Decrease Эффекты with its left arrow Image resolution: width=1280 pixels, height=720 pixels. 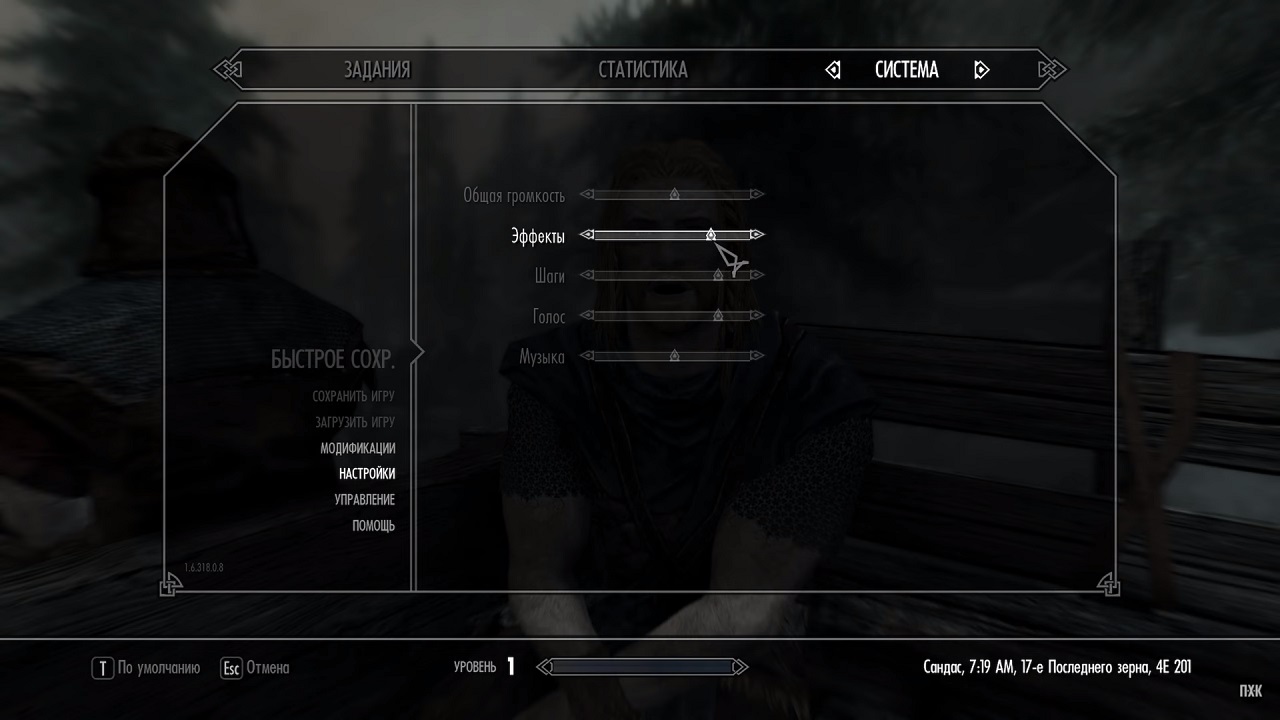588,235
